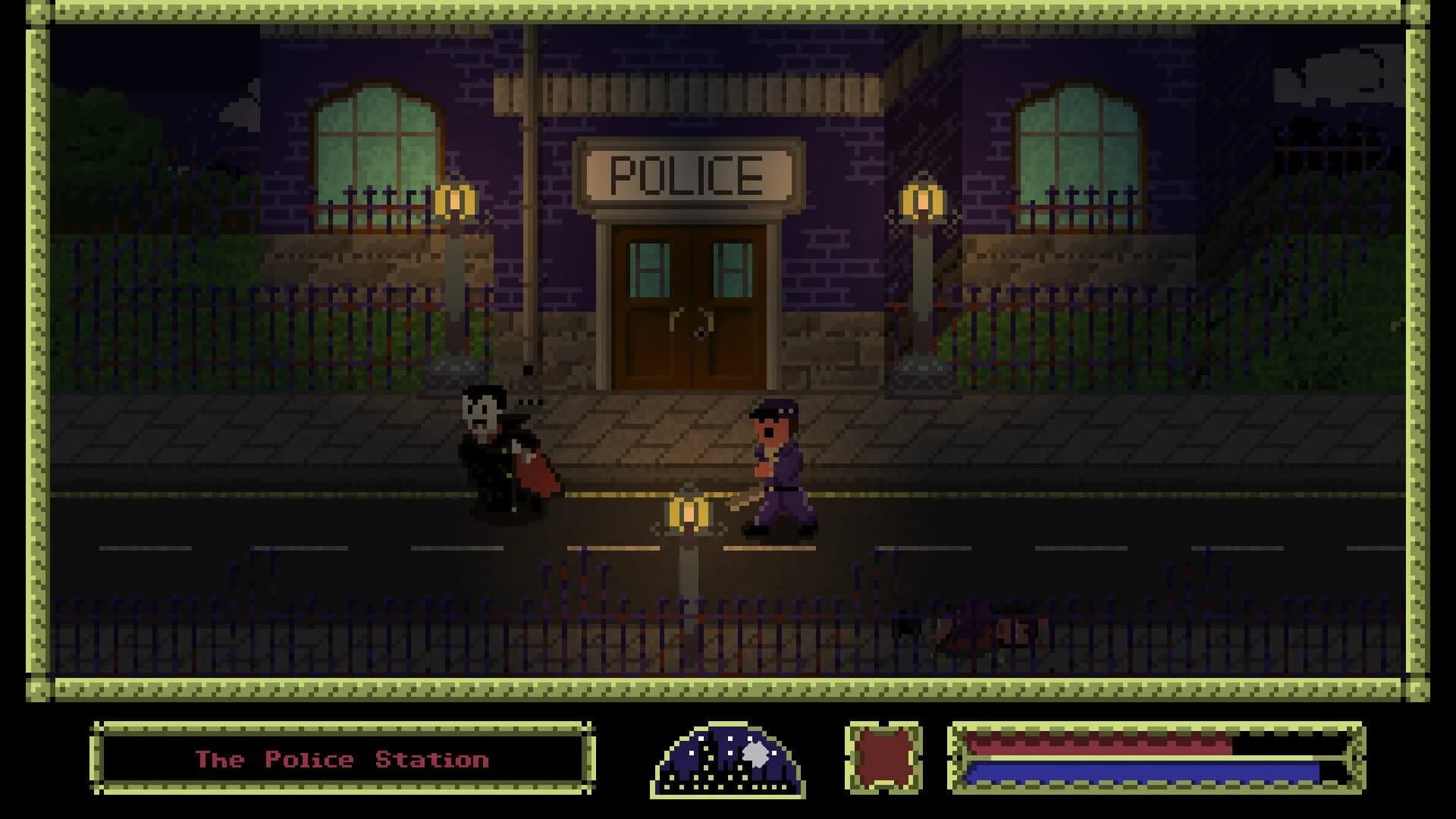Screen dimensions: 1456x819
Task: Open the city map via night skyline icon
Action: pos(728,758)
